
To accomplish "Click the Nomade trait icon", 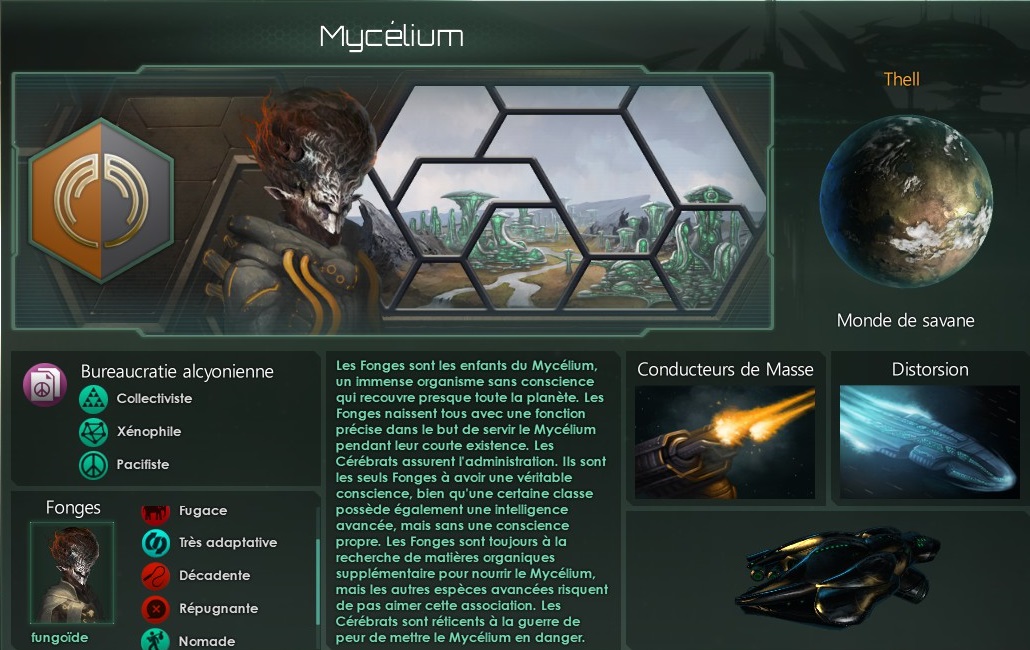I will click(x=155, y=640).
